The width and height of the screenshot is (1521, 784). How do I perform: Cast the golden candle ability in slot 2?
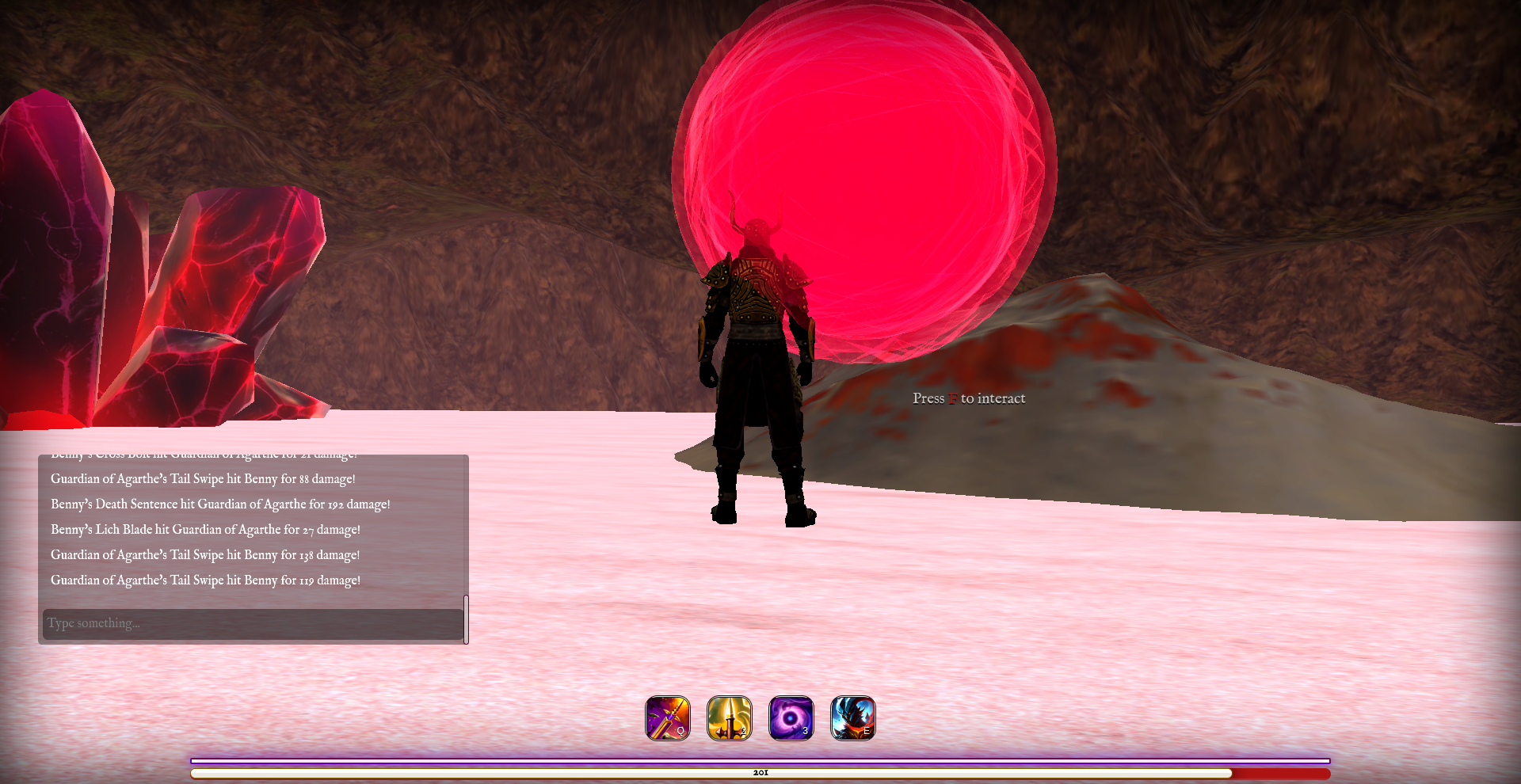[728, 718]
